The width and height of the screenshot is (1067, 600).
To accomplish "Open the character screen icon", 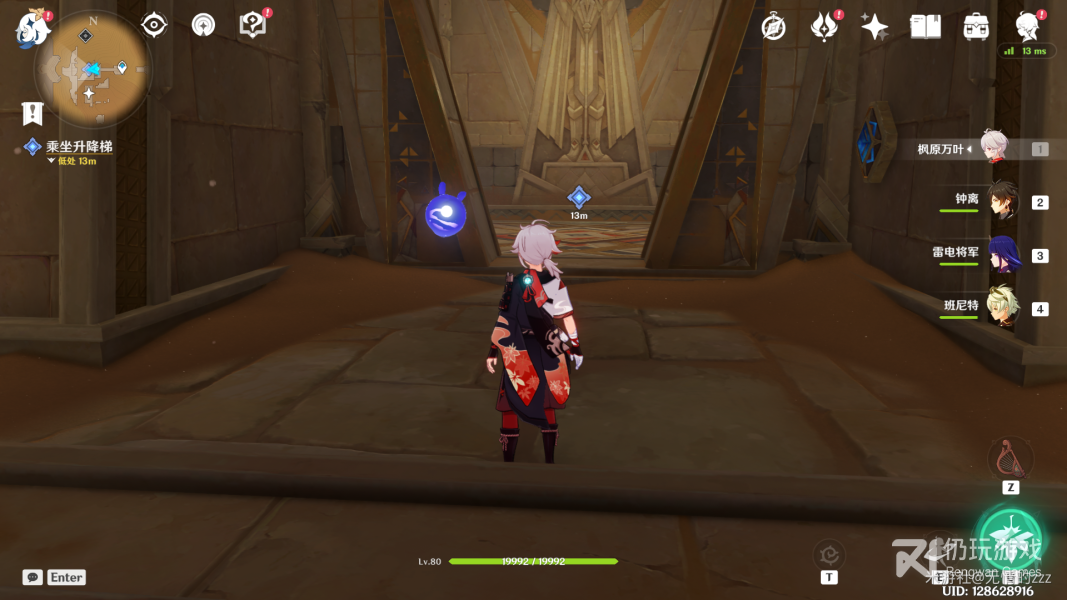I will click(x=1027, y=27).
